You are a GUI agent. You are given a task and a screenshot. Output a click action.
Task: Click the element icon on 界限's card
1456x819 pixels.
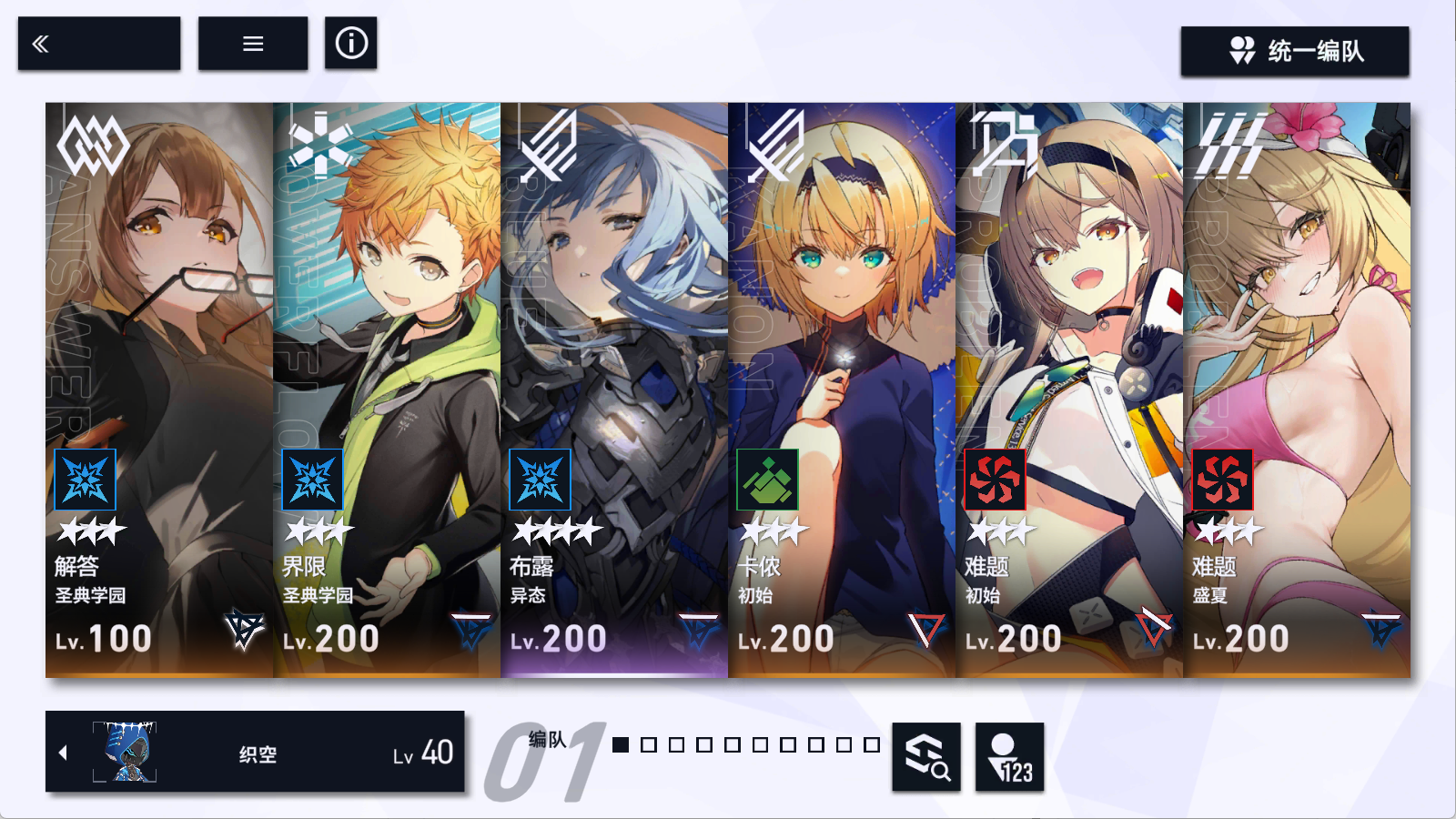(x=312, y=480)
